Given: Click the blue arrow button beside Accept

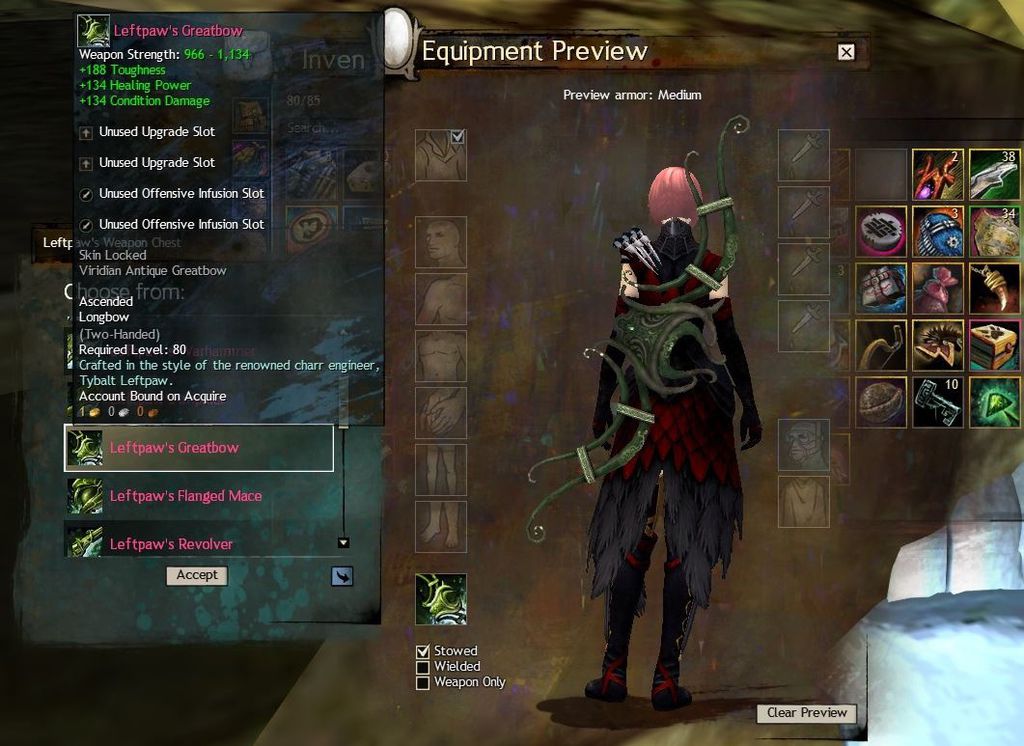Looking at the screenshot, I should pos(342,576).
